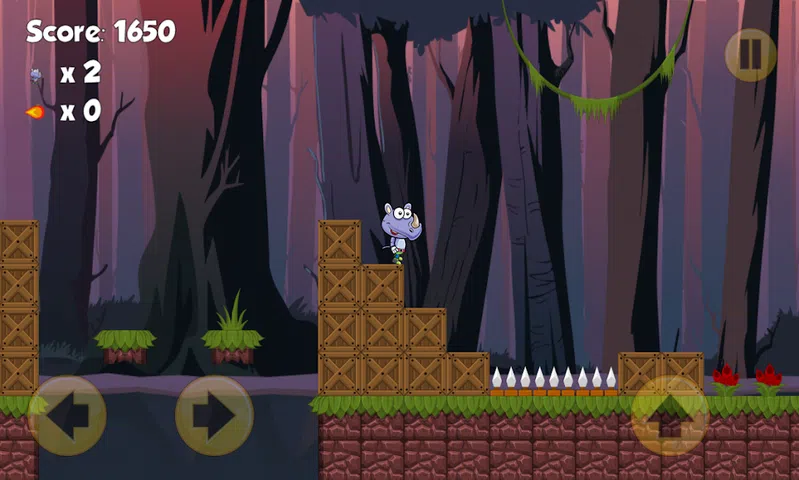The image size is (799, 480).
Task: Tap the right arrow move button
Action: click(214, 415)
